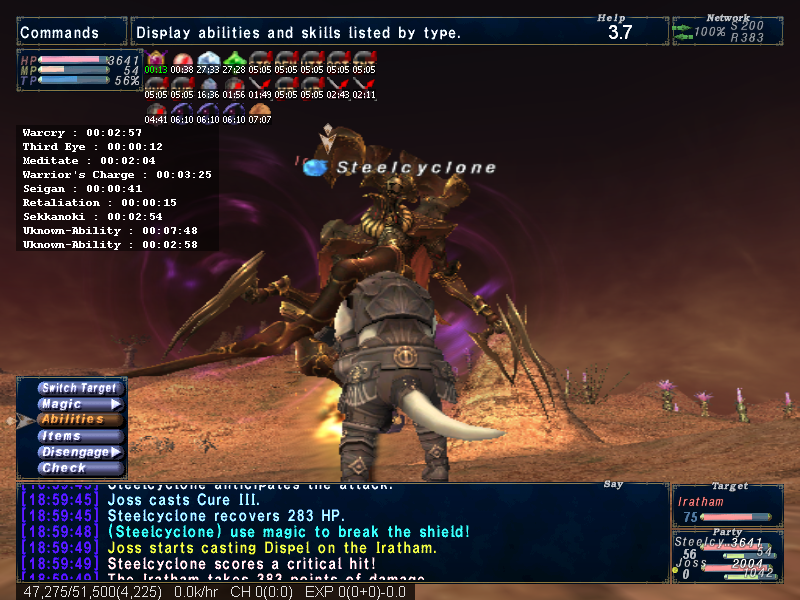This screenshot has width=800, height=600.
Task: Select the purple jewel buff icon at 00:13
Action: click(x=156, y=59)
